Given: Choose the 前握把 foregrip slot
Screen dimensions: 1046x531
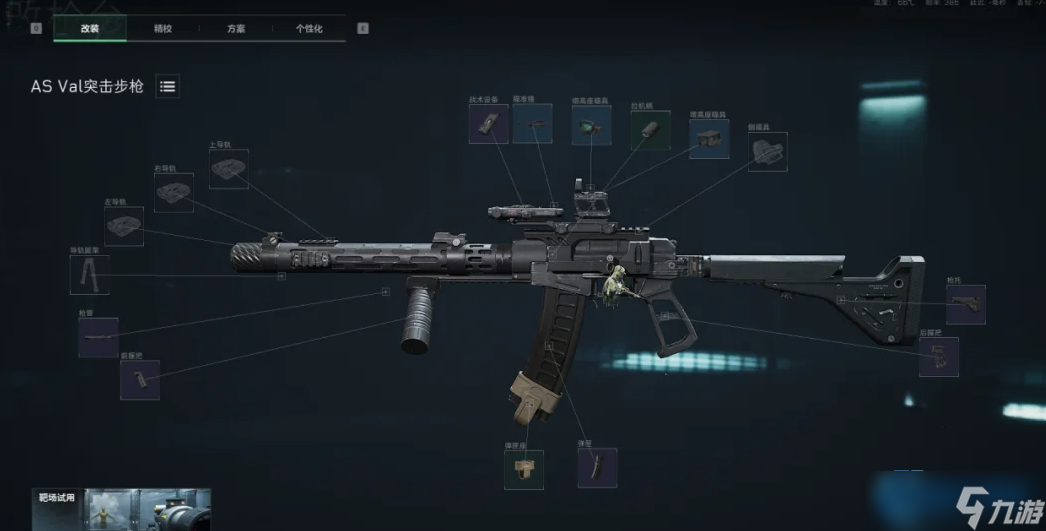Looking at the screenshot, I should 139,380.
